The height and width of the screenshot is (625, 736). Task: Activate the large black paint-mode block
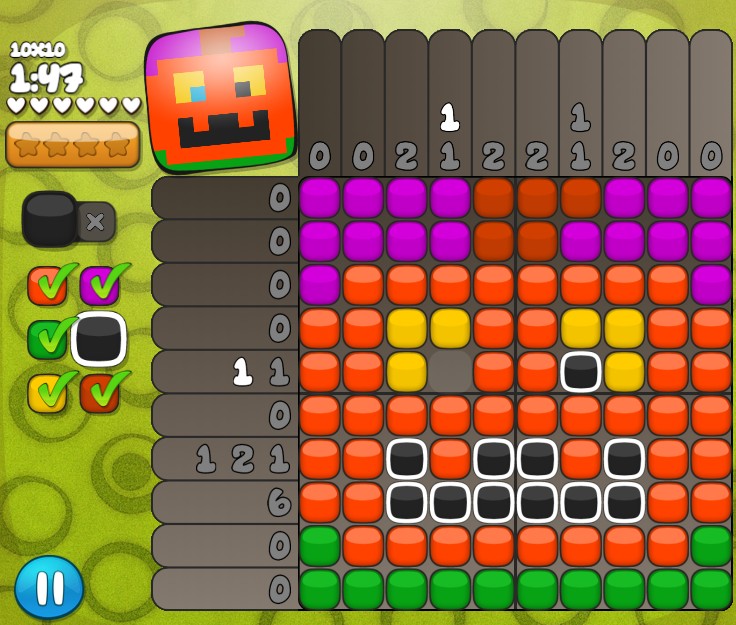(x=50, y=219)
